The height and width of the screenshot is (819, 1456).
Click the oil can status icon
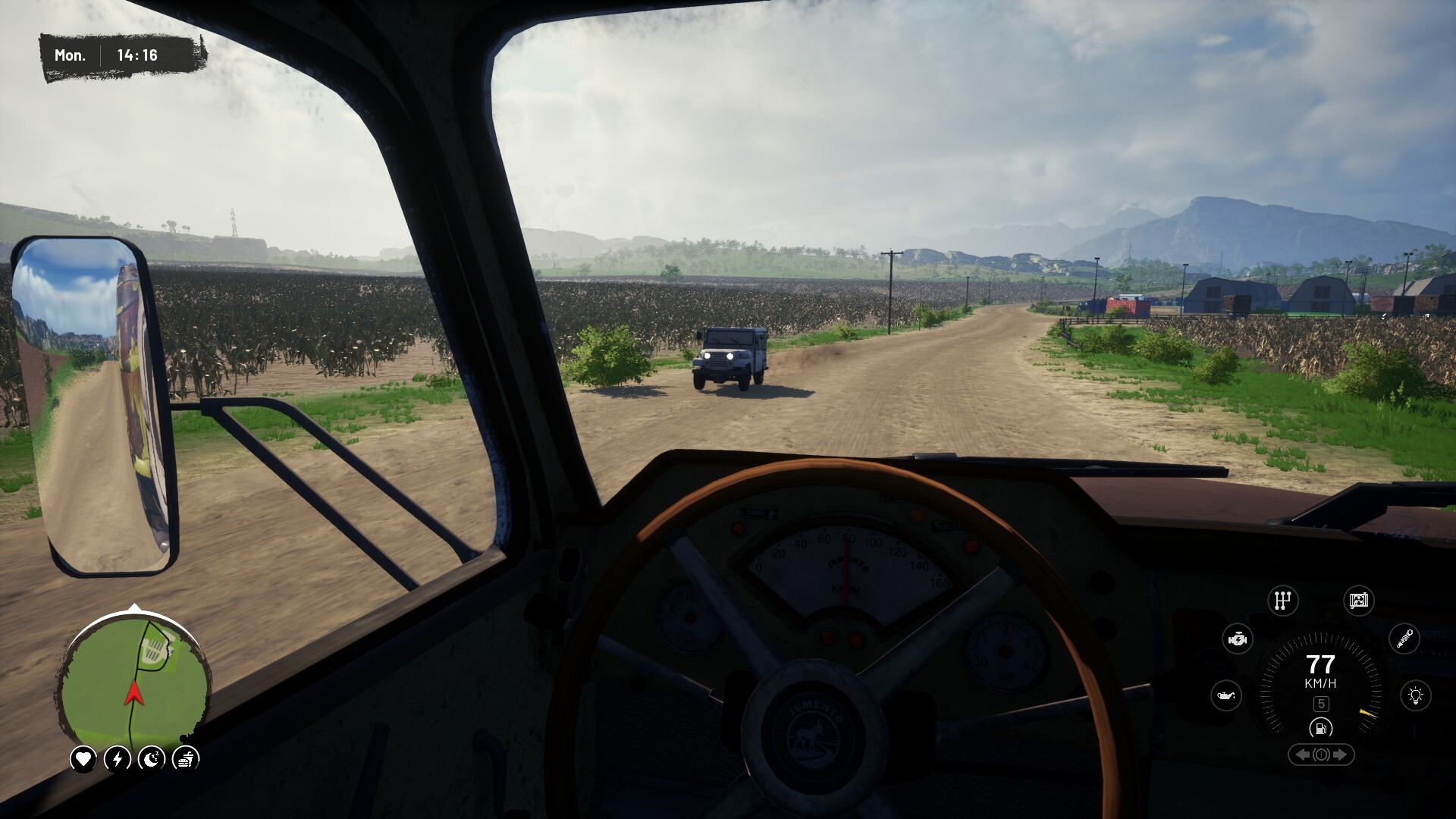(x=1226, y=695)
